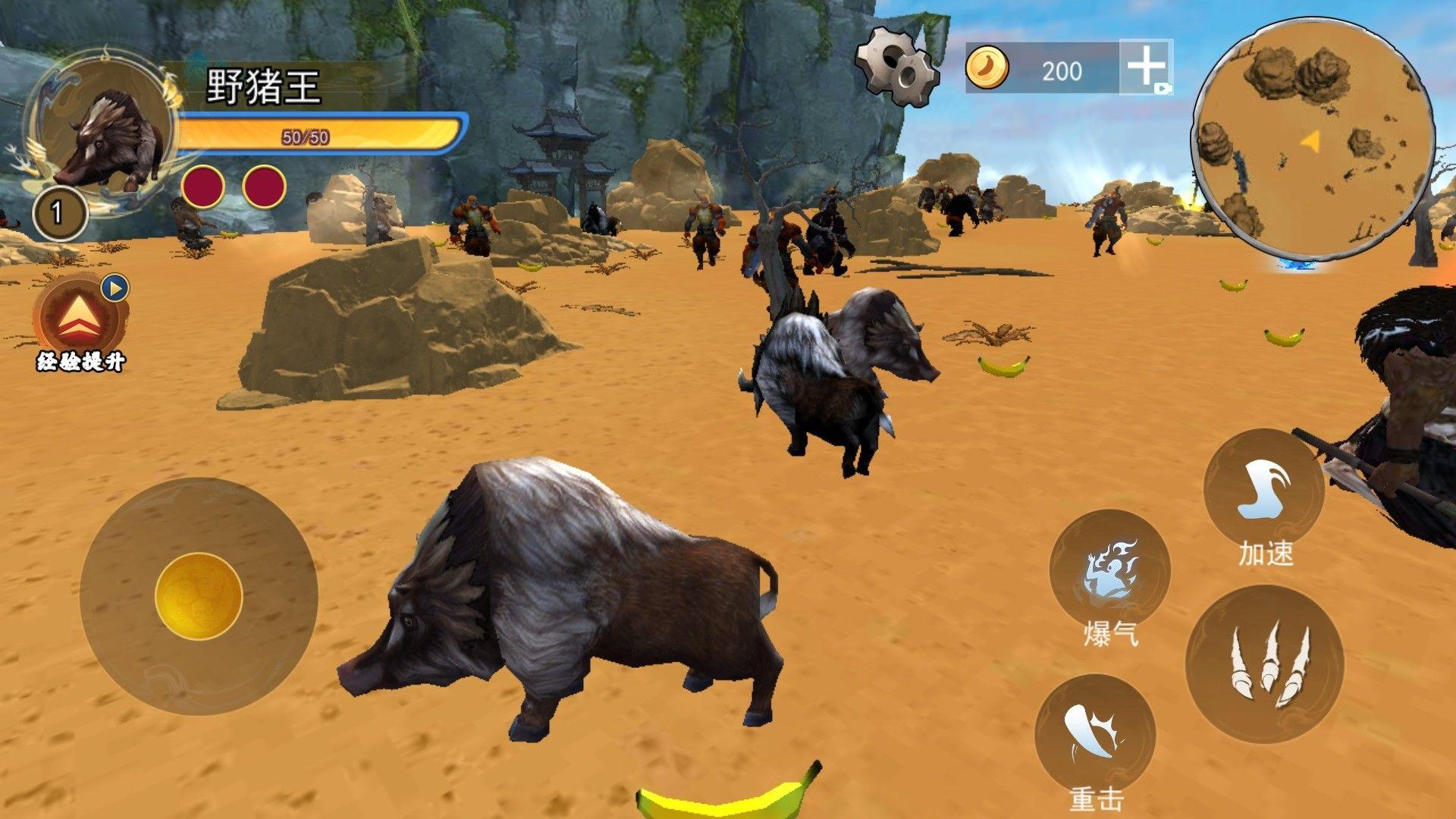Viewport: 1456px width, 819px height.
Task: Open settings via the gear icon
Action: click(897, 66)
